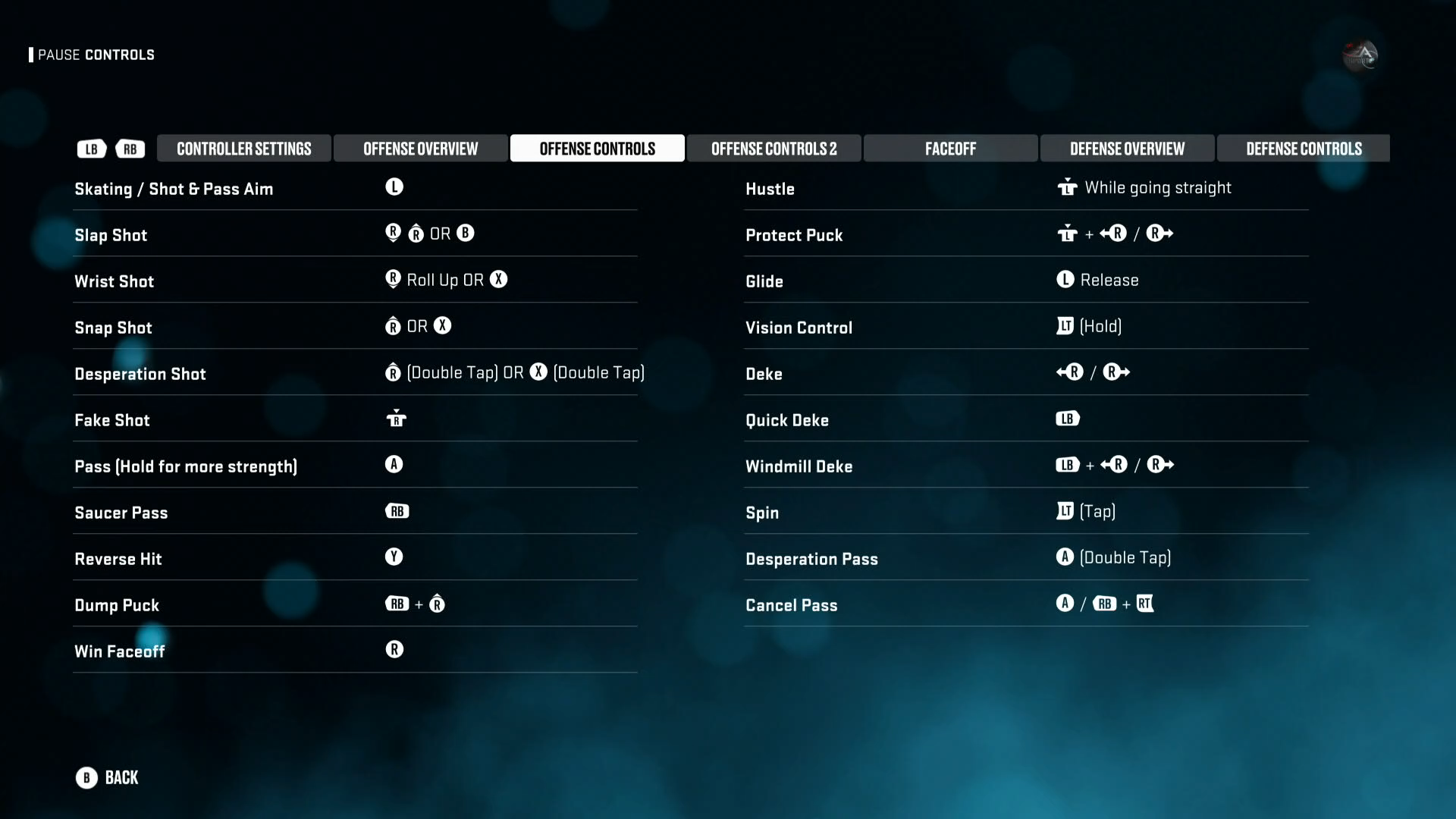Click the Pause Controls header label

pyautogui.click(x=96, y=55)
